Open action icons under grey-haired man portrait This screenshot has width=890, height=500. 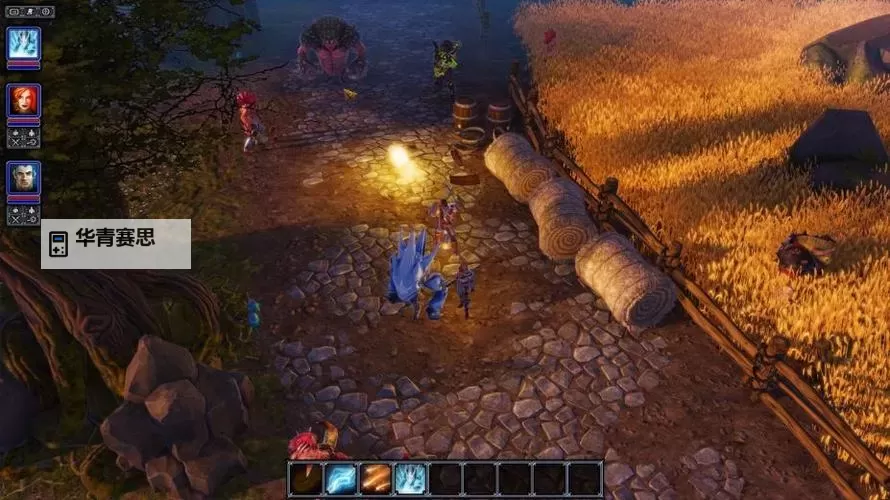point(23,214)
